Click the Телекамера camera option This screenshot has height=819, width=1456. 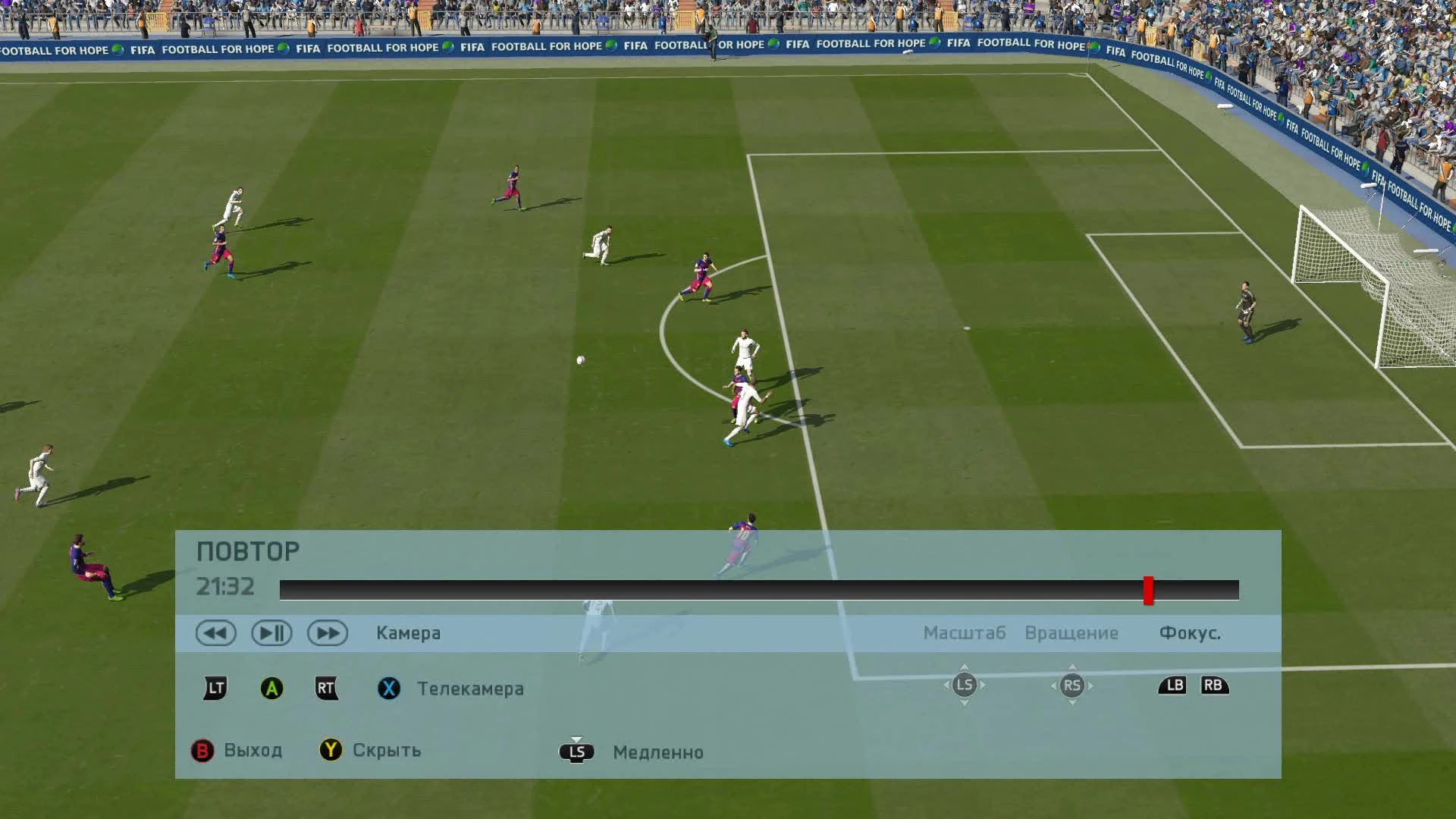click(469, 689)
